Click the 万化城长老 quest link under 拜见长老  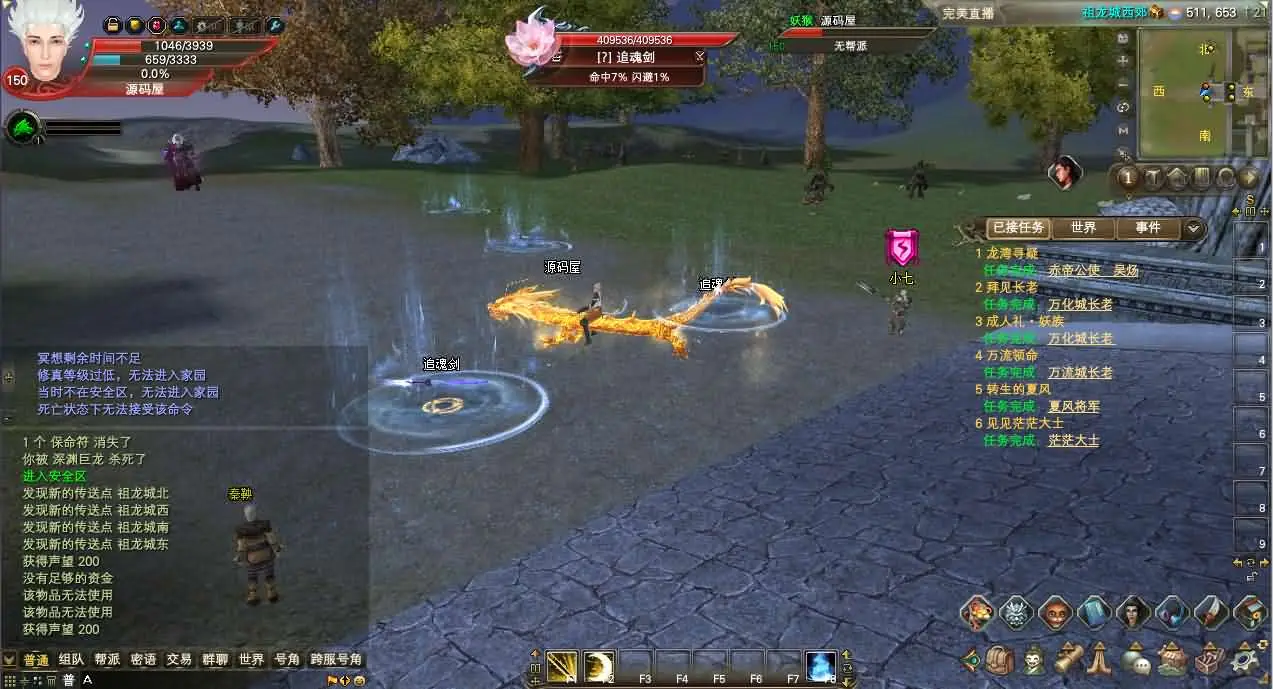point(1080,304)
